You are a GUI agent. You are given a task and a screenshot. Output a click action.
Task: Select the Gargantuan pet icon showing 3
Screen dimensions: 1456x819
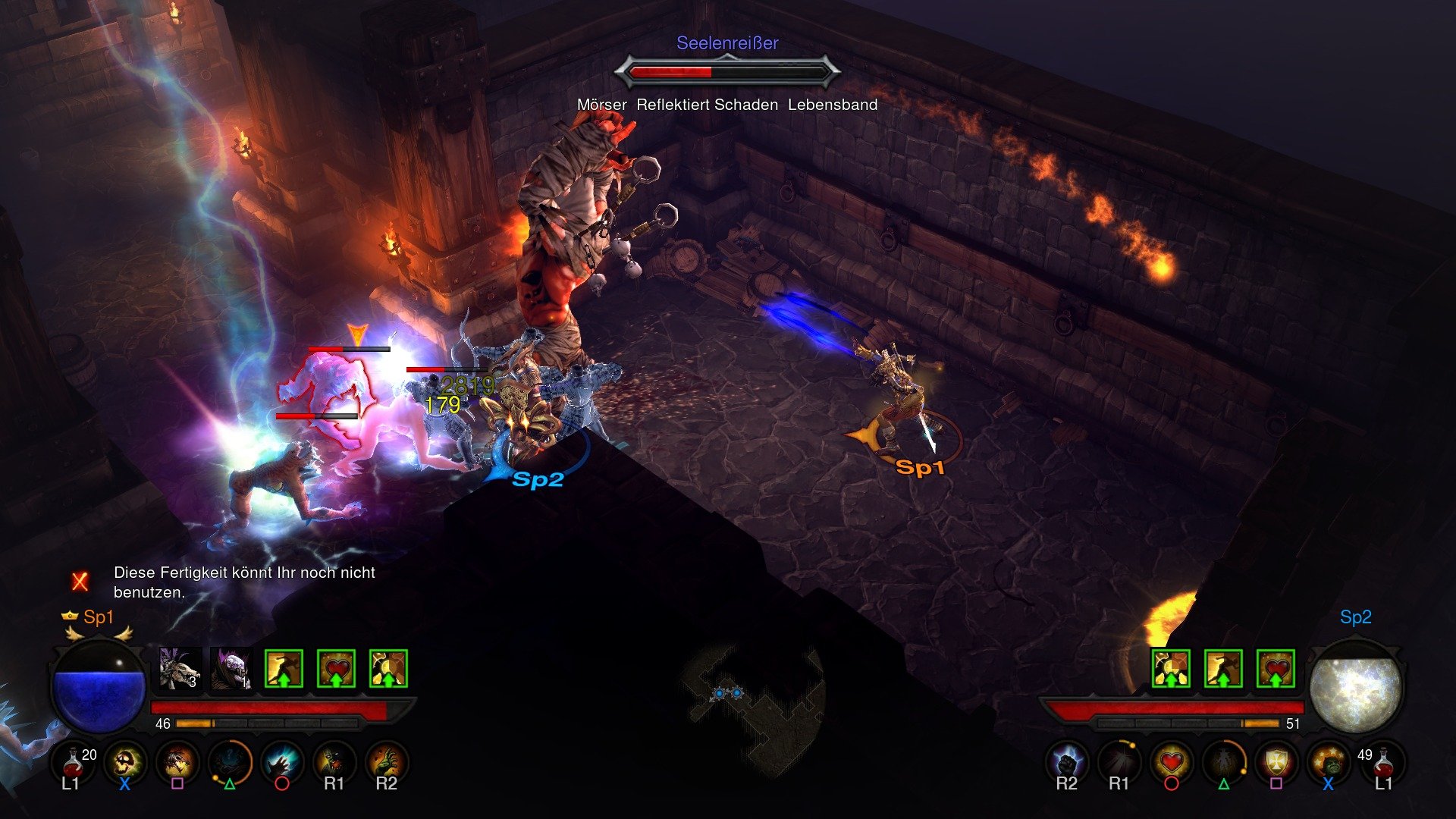click(177, 669)
